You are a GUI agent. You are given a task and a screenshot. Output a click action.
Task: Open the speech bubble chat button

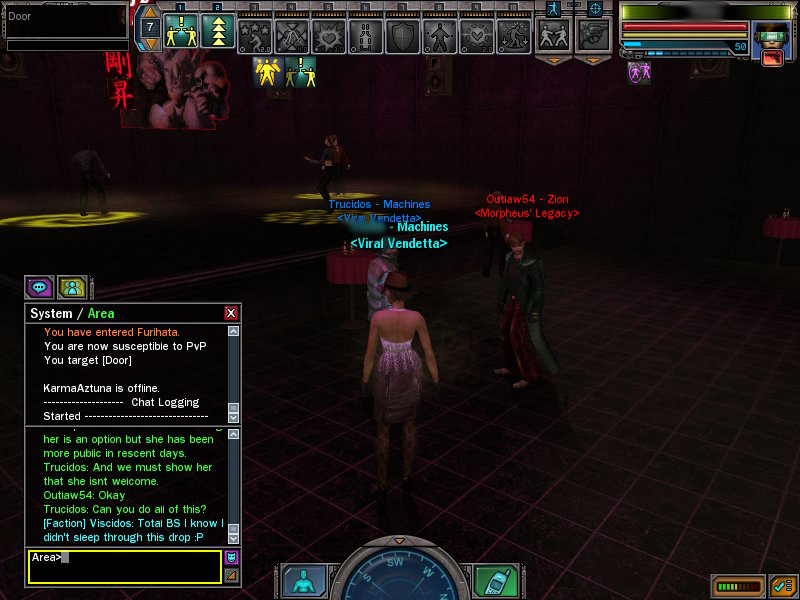click(x=39, y=287)
